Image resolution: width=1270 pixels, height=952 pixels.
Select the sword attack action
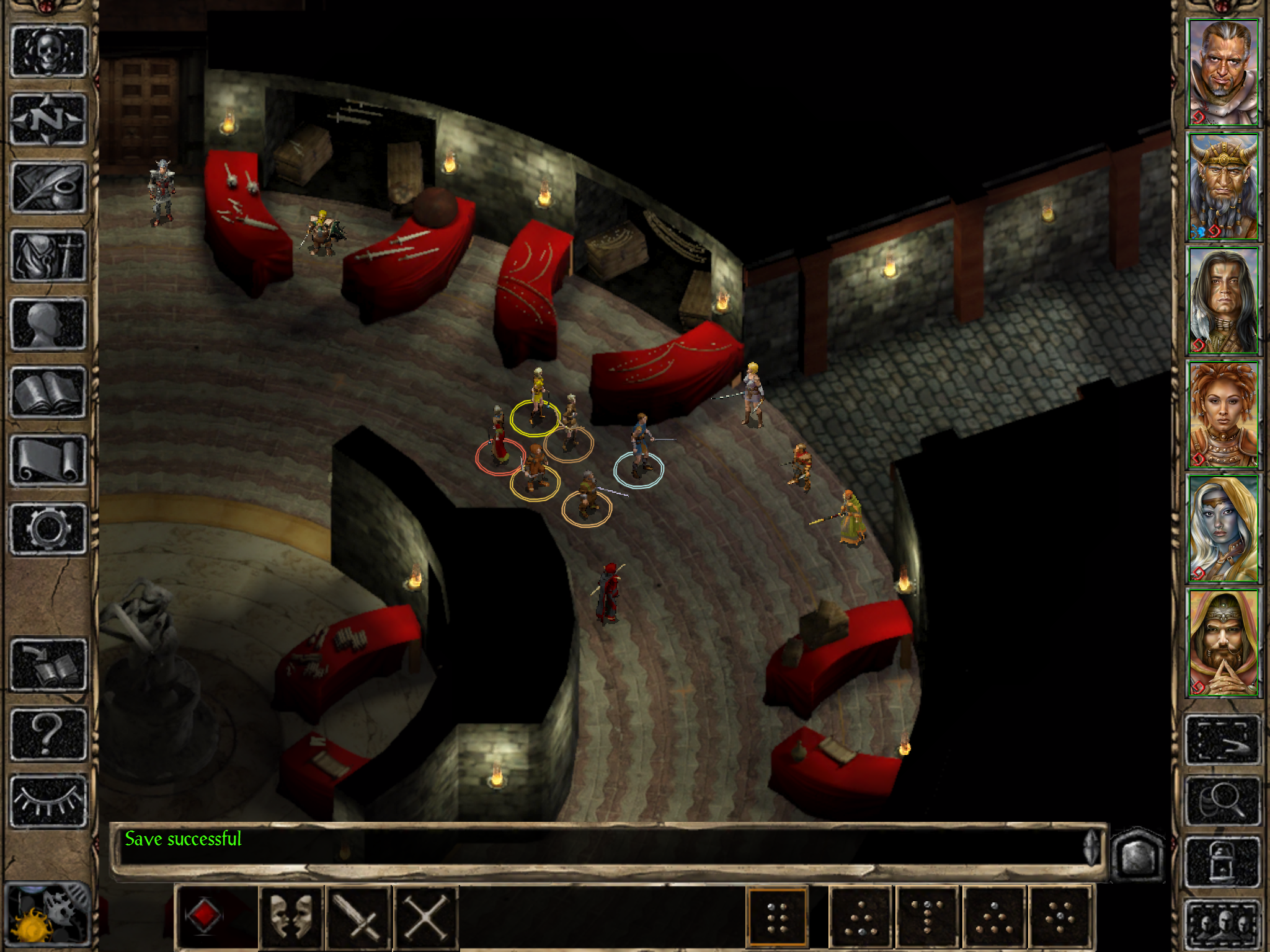pos(358,916)
